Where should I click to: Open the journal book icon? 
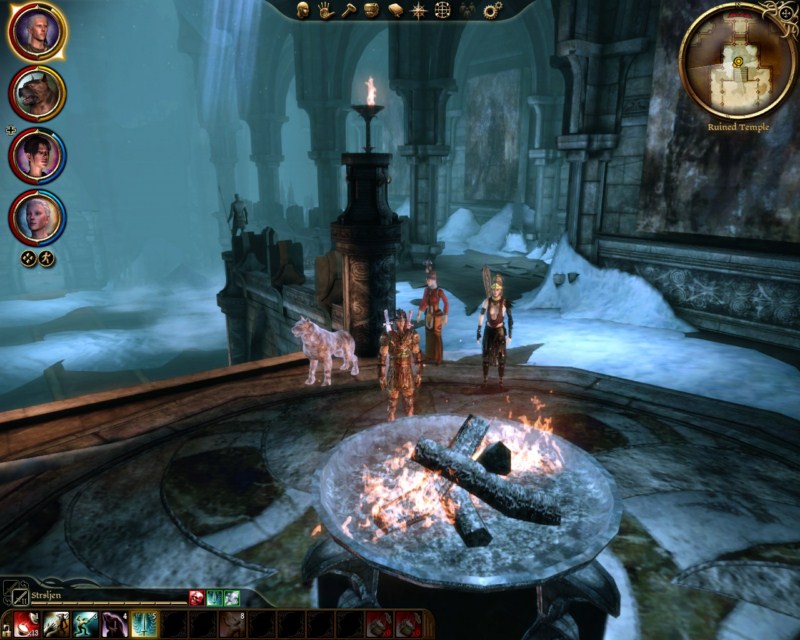(x=395, y=10)
